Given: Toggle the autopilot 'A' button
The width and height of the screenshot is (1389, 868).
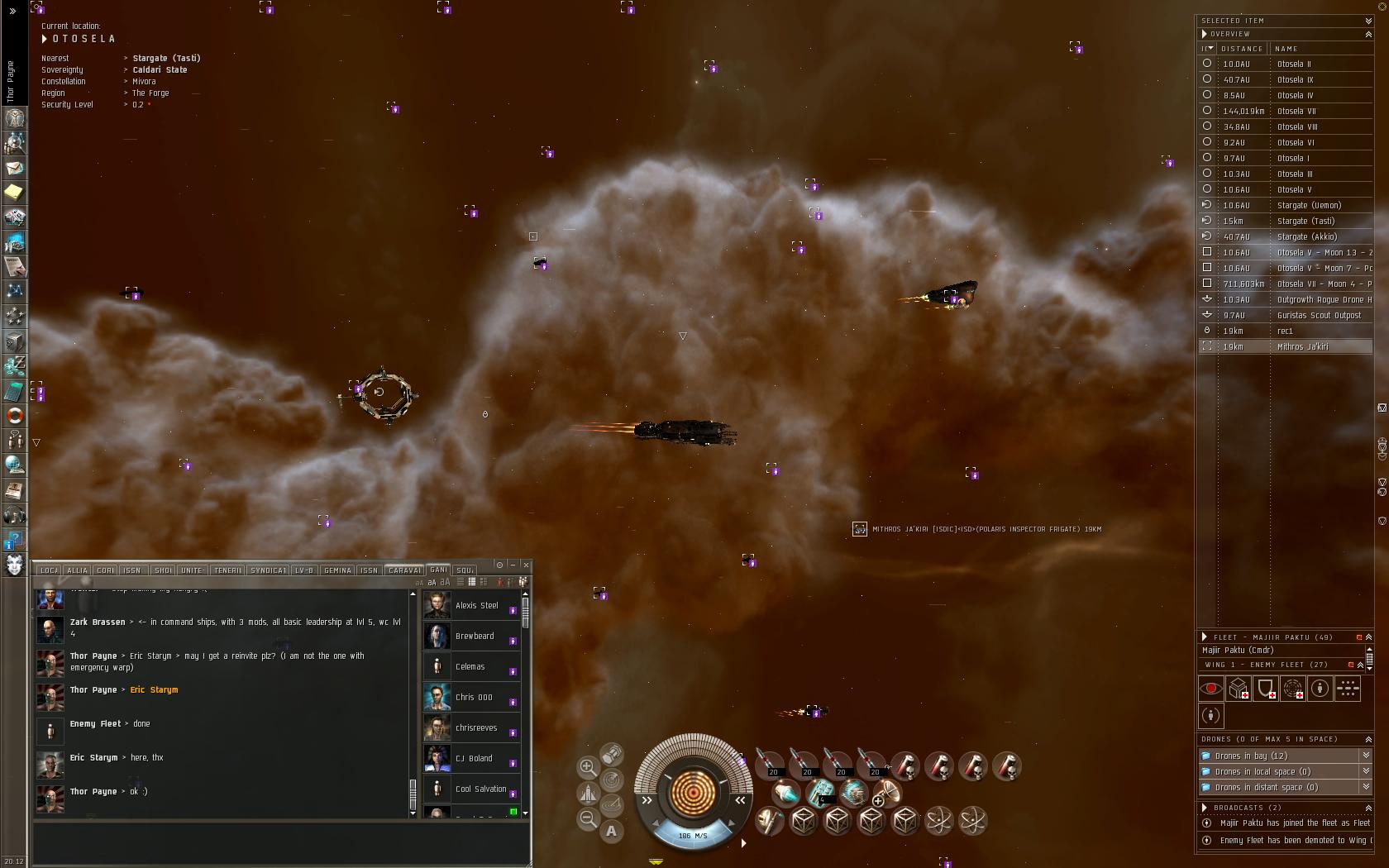Looking at the screenshot, I should [x=612, y=831].
